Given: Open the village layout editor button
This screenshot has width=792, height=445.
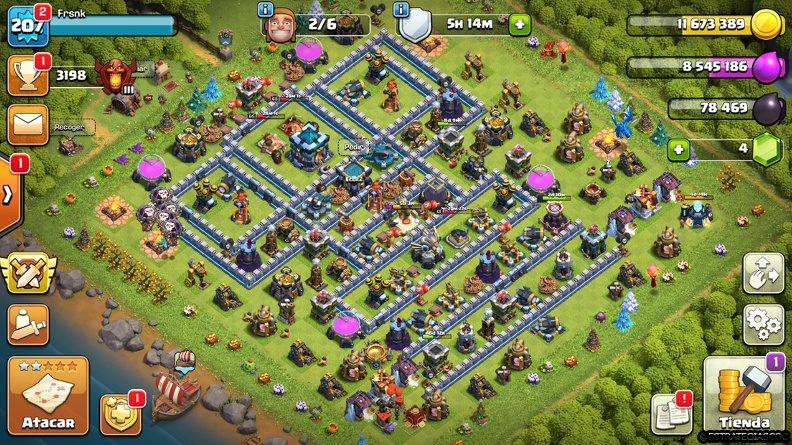Looking at the screenshot, I should (762, 274).
